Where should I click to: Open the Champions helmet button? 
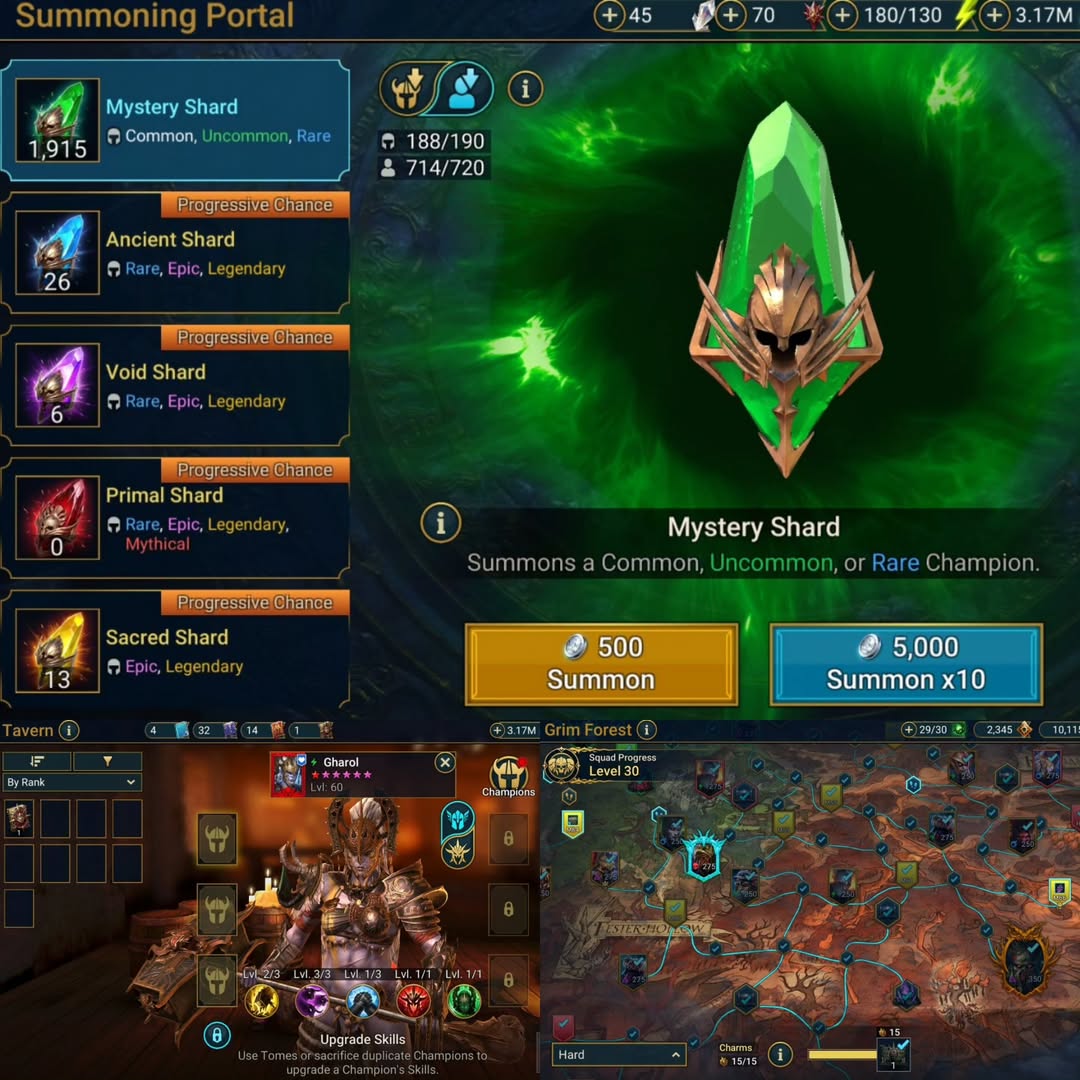click(509, 774)
